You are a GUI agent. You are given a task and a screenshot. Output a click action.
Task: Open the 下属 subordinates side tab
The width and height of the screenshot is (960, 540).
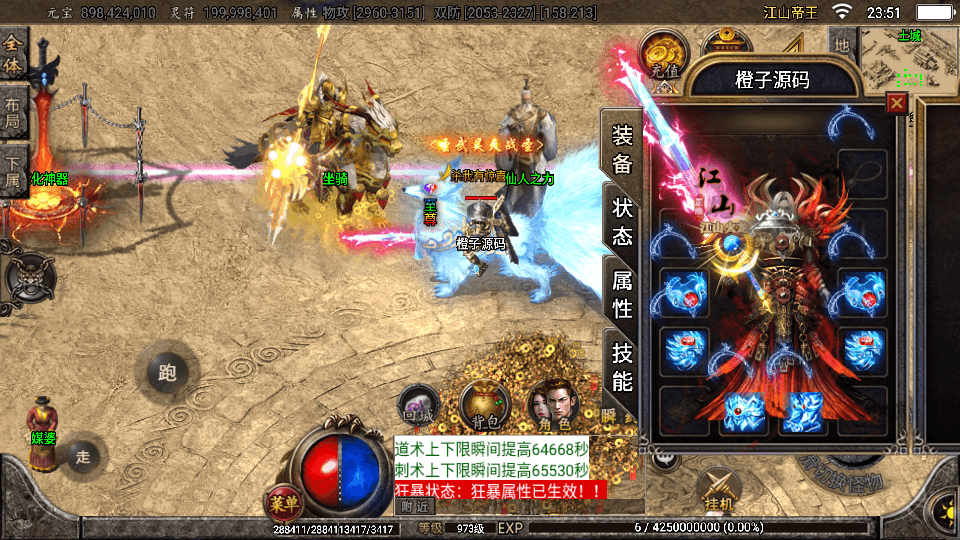click(13, 172)
